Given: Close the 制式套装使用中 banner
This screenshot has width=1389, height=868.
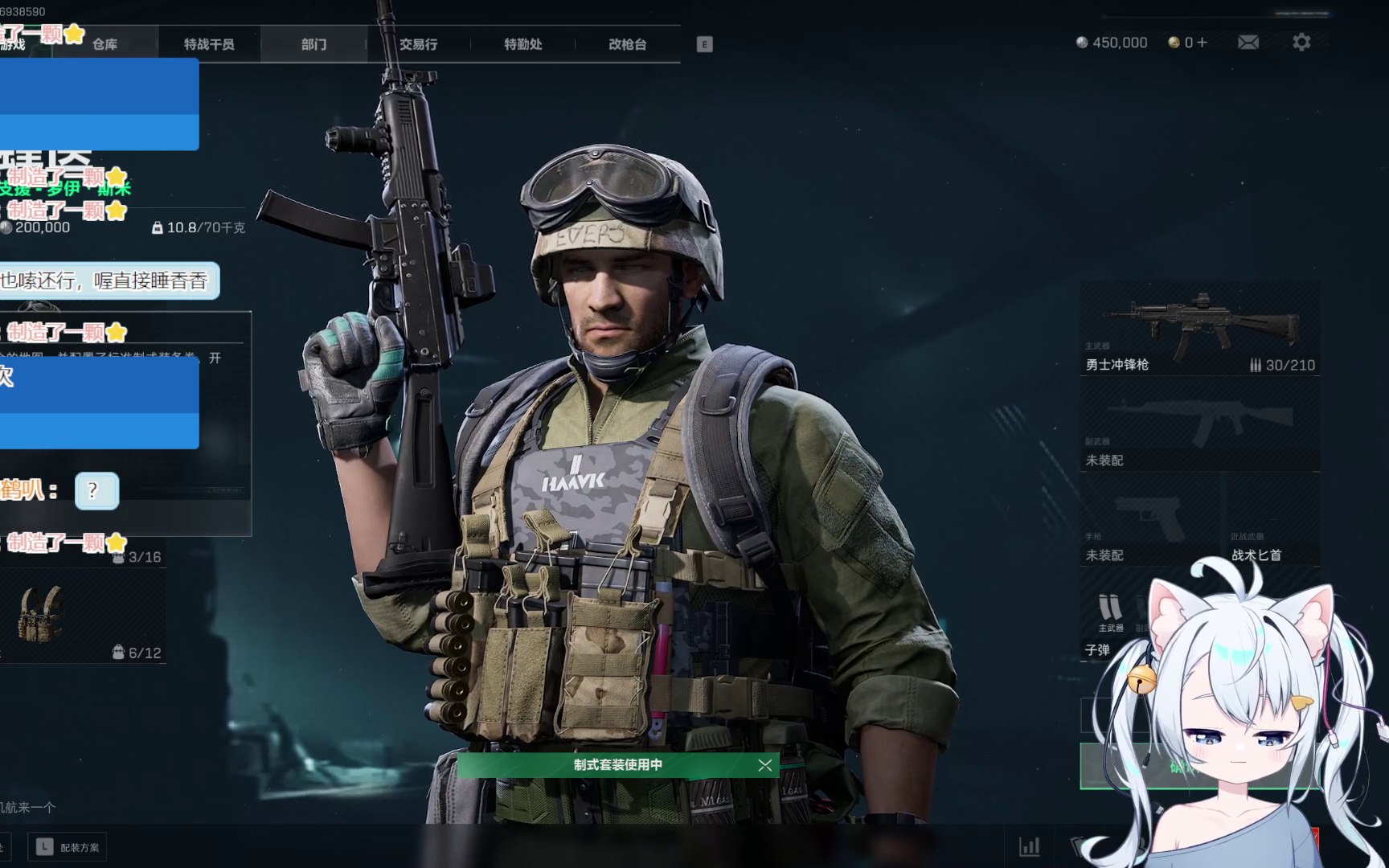Looking at the screenshot, I should (x=764, y=765).
